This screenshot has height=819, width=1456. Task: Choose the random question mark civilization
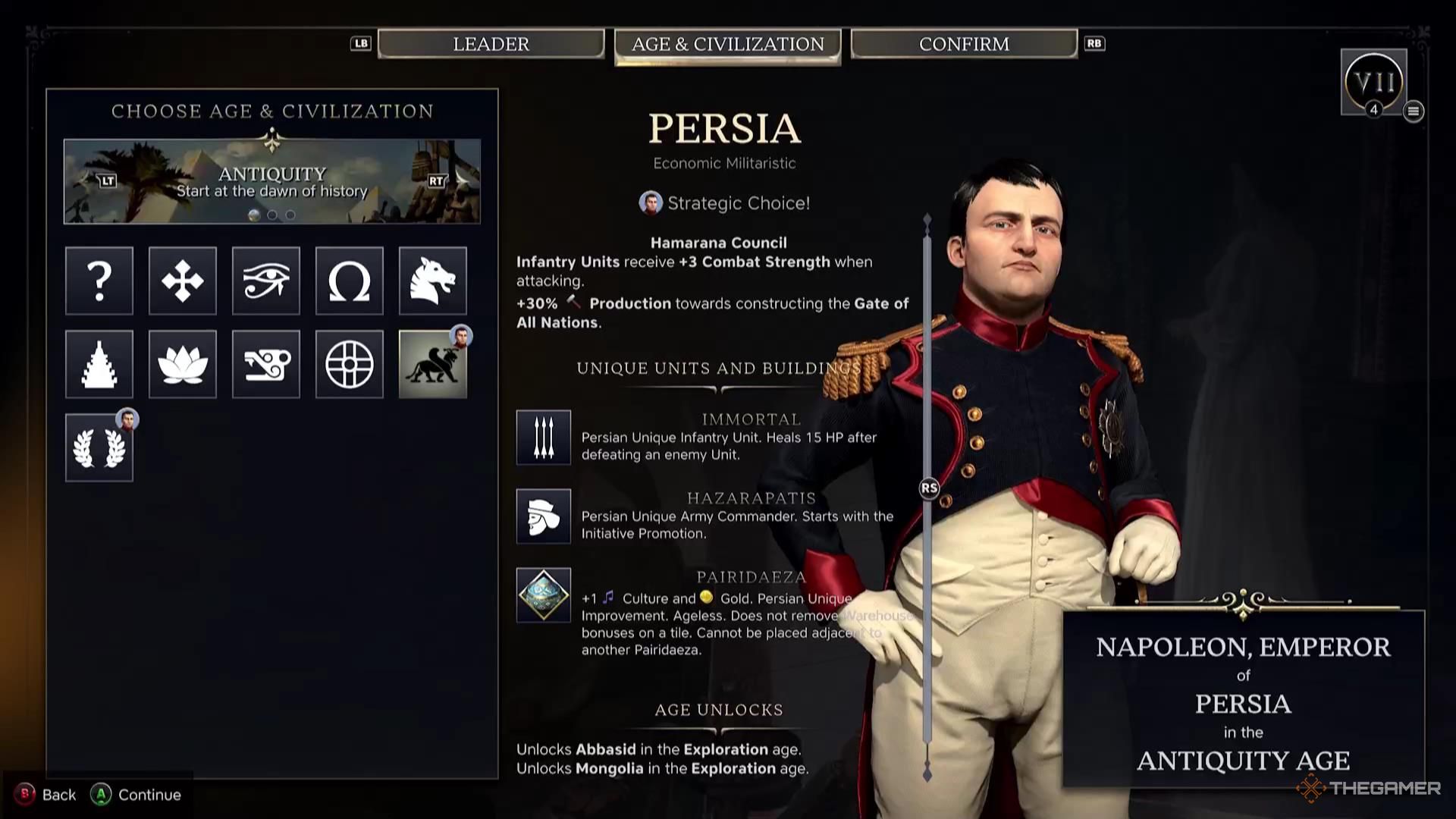(x=99, y=281)
